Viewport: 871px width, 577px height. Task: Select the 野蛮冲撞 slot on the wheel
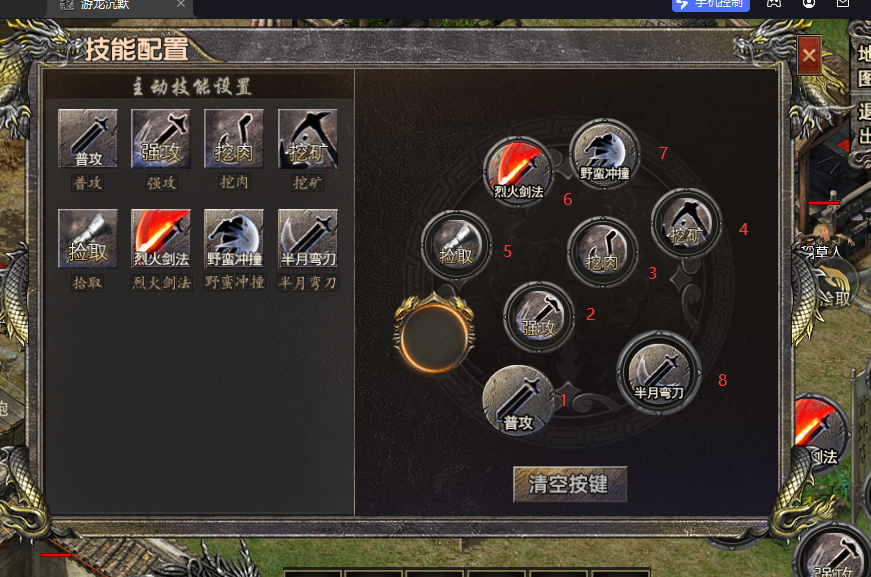point(604,154)
